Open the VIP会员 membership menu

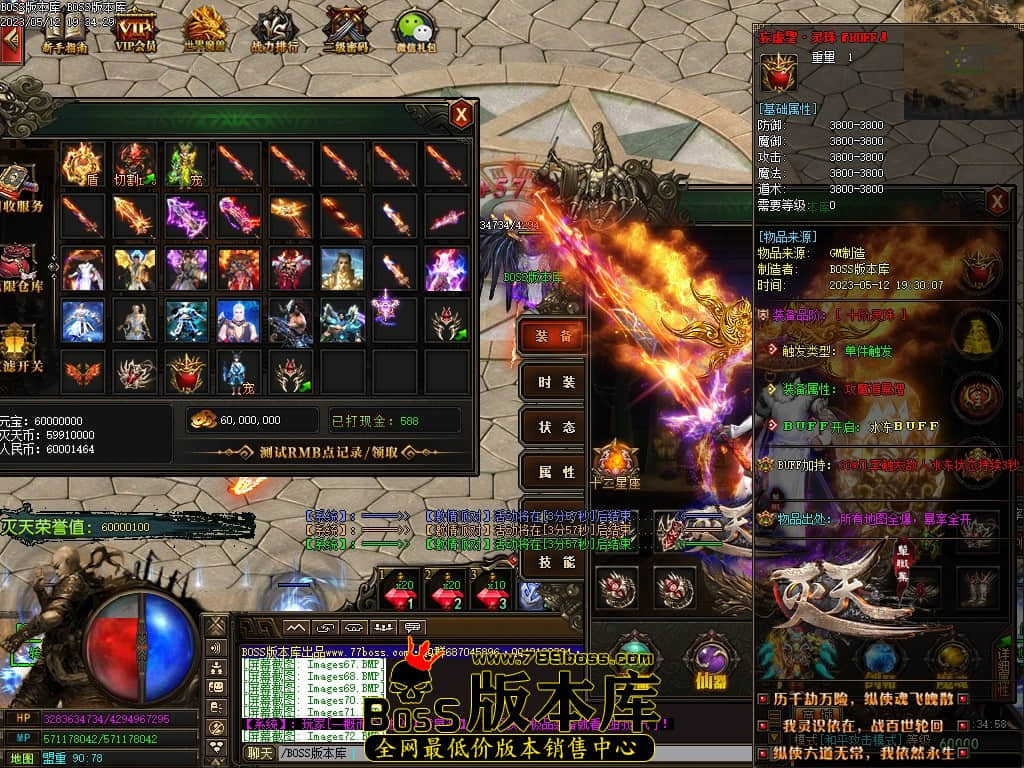[x=136, y=30]
